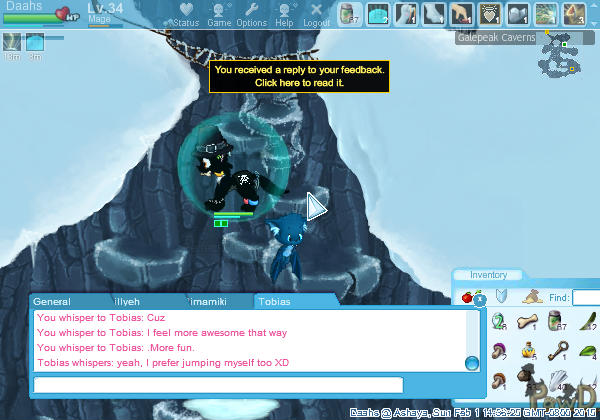Activate the heart amulet hotbar slot

(489, 14)
